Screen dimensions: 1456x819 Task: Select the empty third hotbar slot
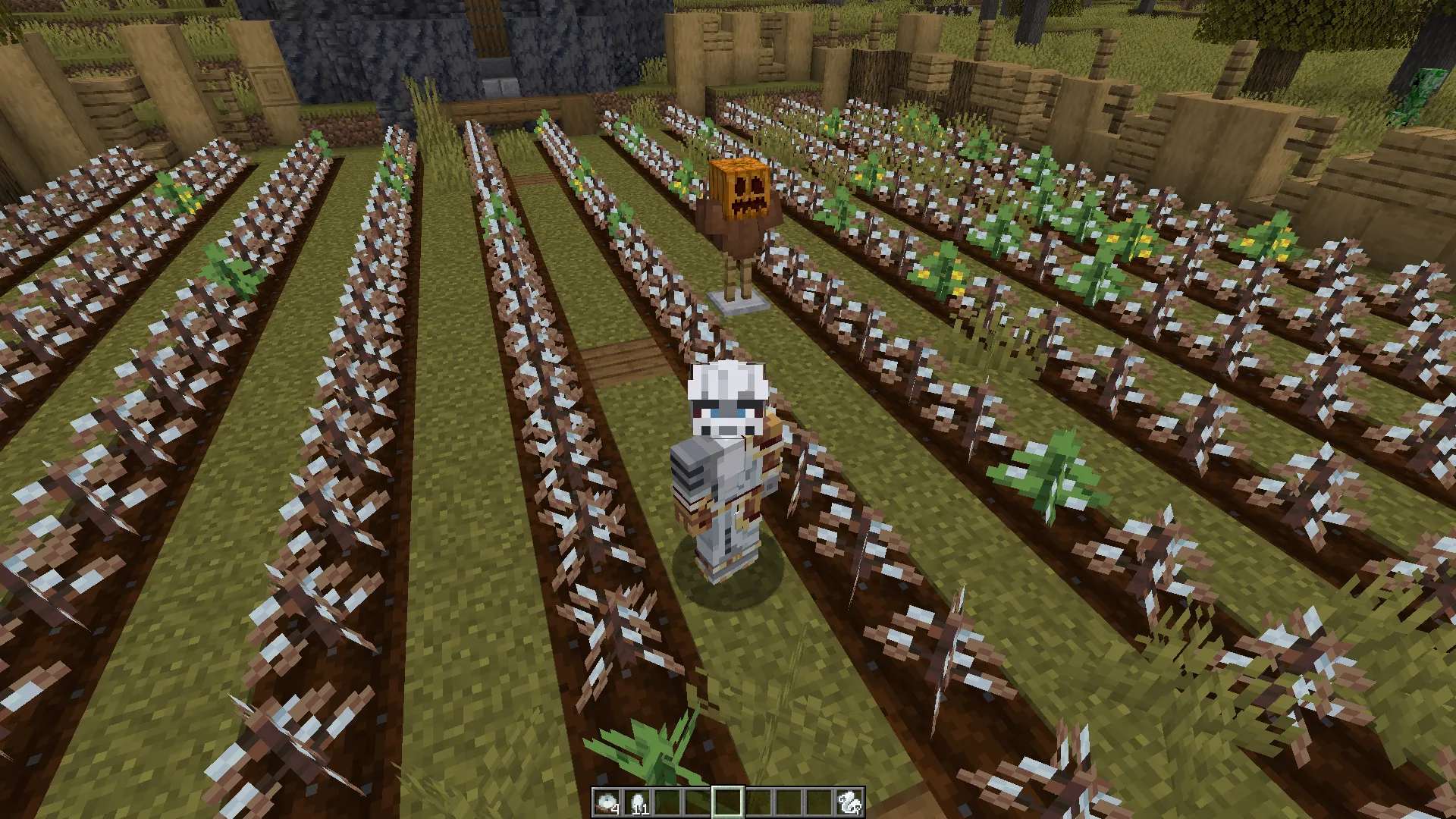pos(667,802)
